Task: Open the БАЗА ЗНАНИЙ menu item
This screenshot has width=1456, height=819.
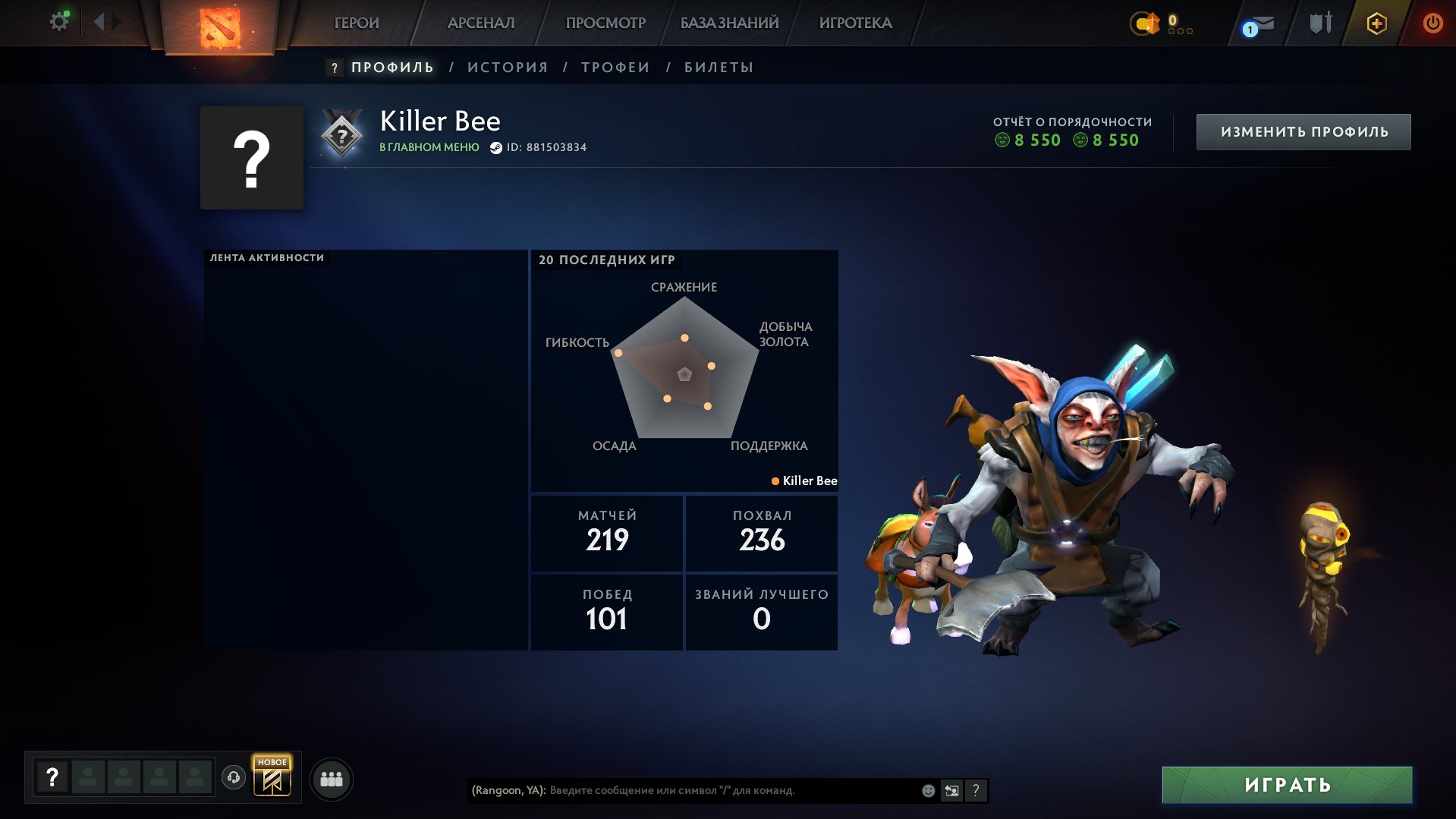Action: tap(728, 23)
